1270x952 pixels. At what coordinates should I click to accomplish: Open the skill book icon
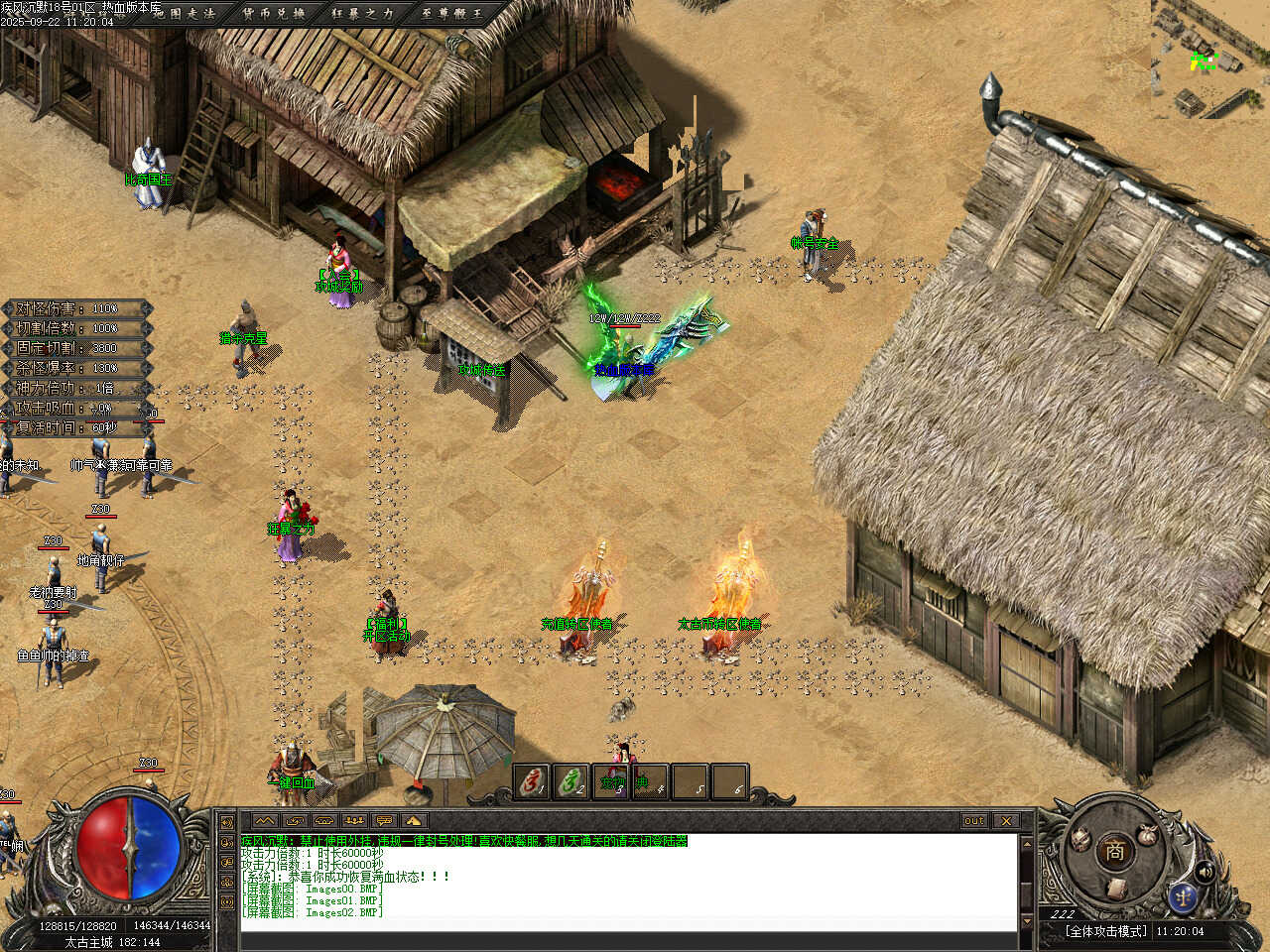coord(1116,889)
